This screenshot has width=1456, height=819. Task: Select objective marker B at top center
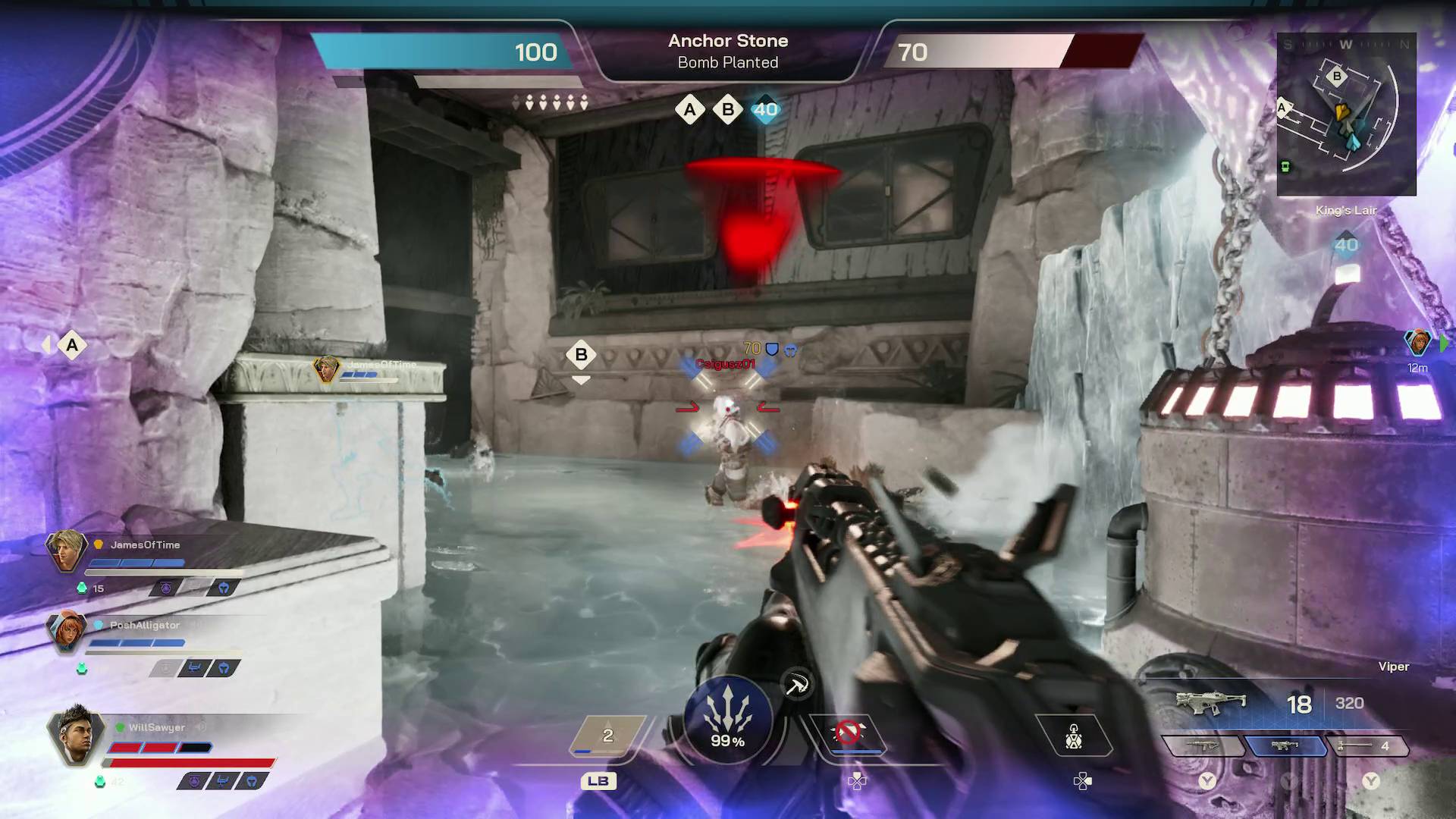click(727, 109)
